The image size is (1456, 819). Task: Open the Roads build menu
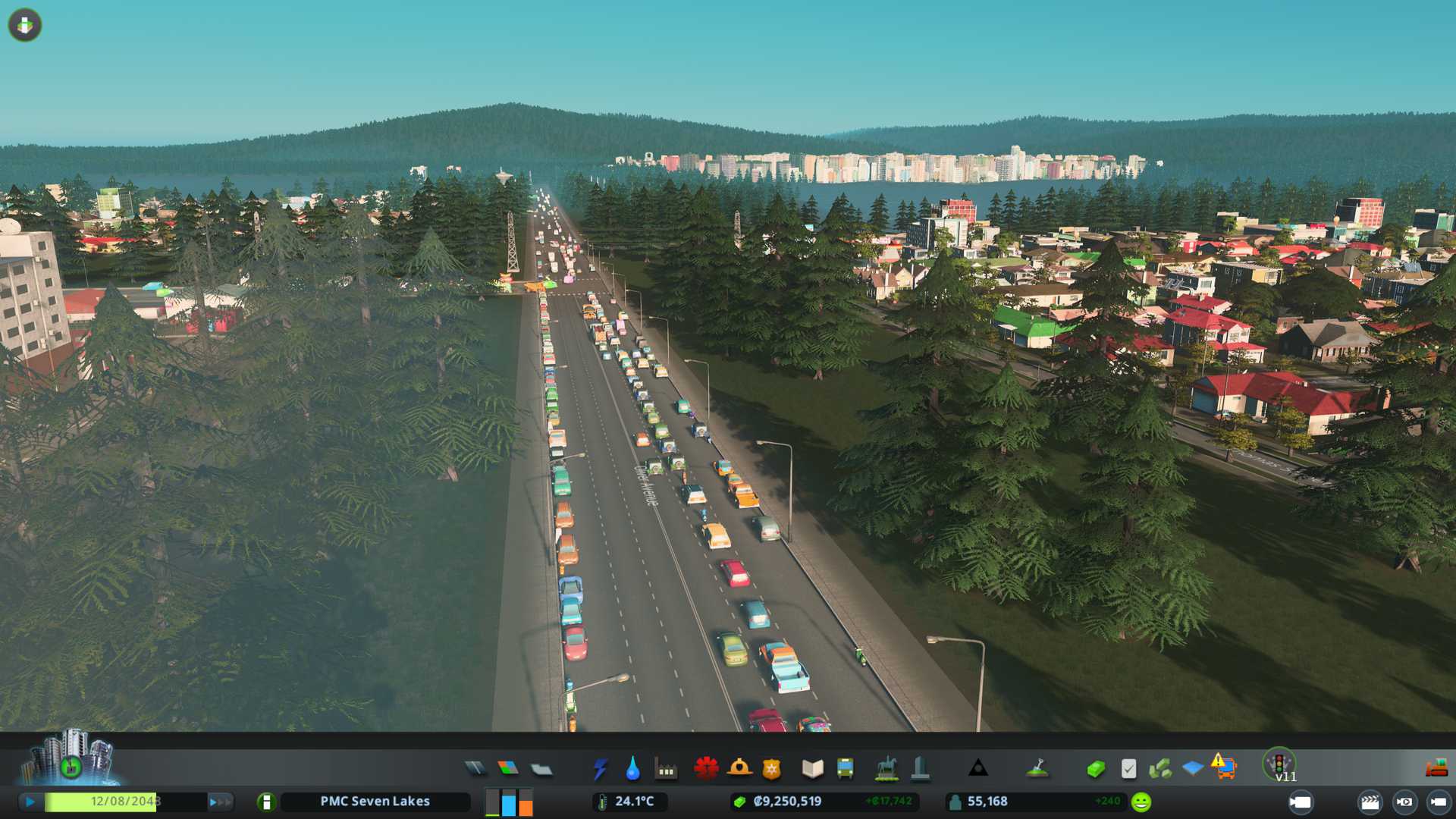(475, 769)
